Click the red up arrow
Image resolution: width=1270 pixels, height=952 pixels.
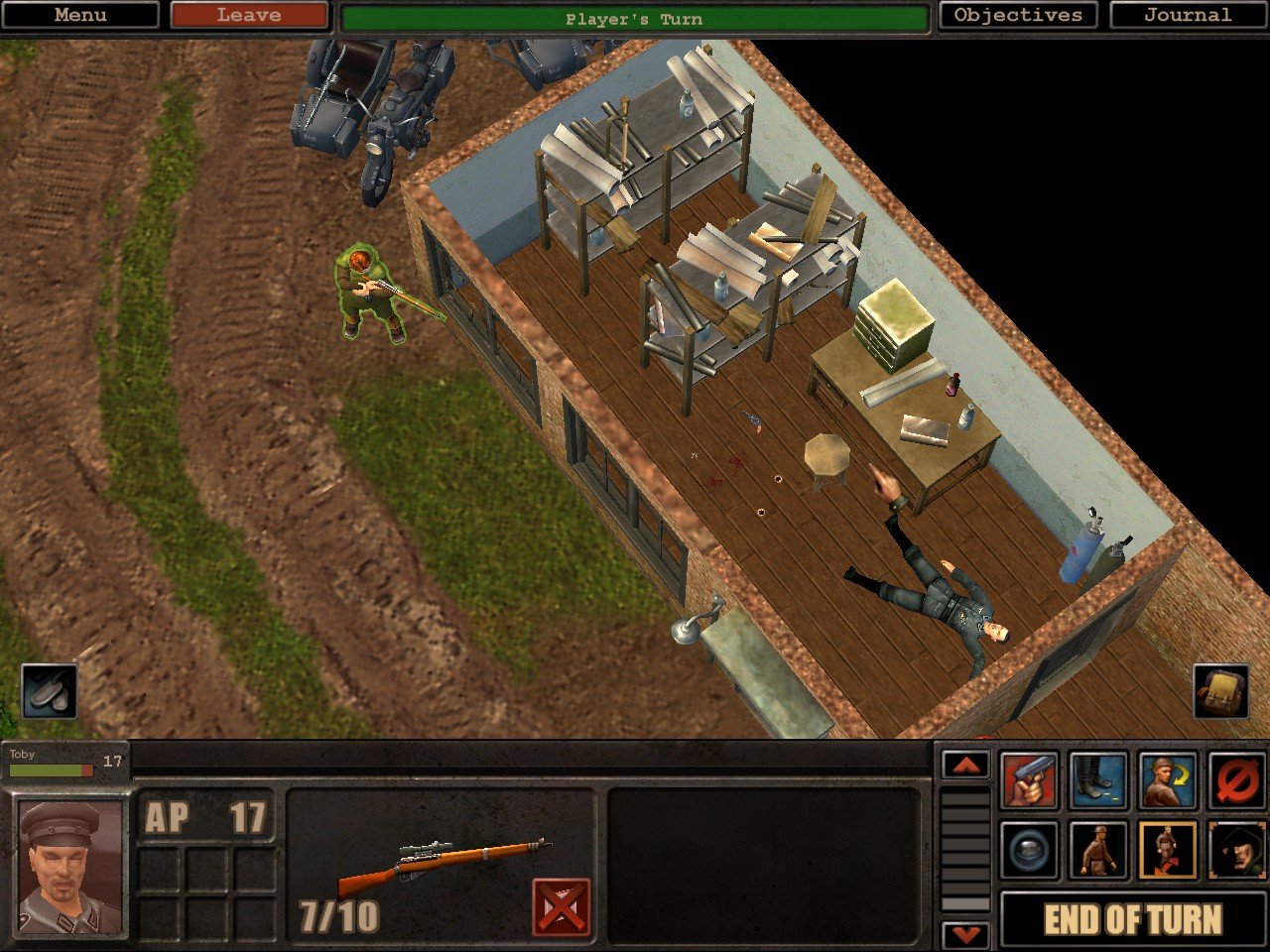tap(965, 766)
